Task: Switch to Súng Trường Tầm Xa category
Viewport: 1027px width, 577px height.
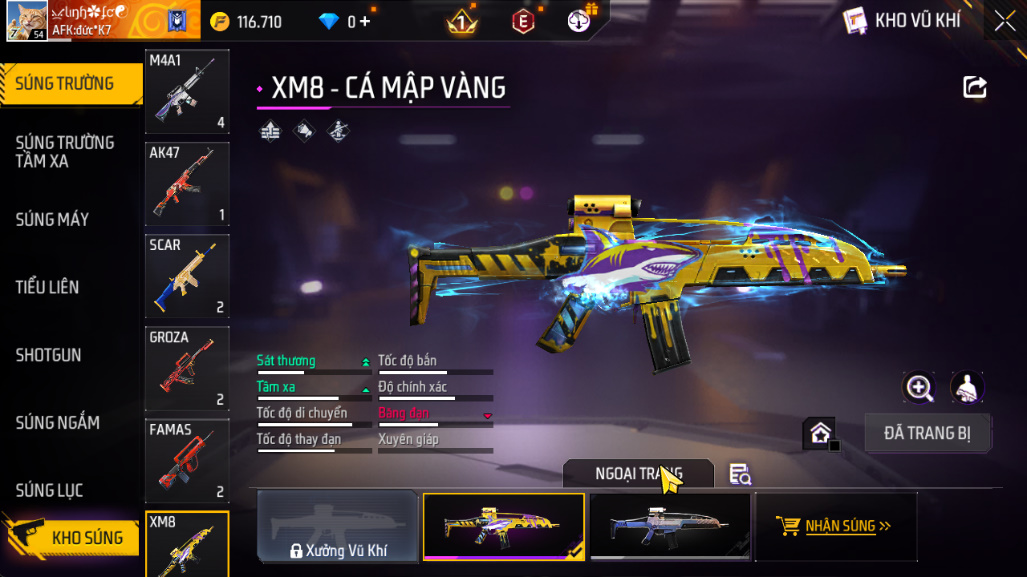Action: click(65, 152)
